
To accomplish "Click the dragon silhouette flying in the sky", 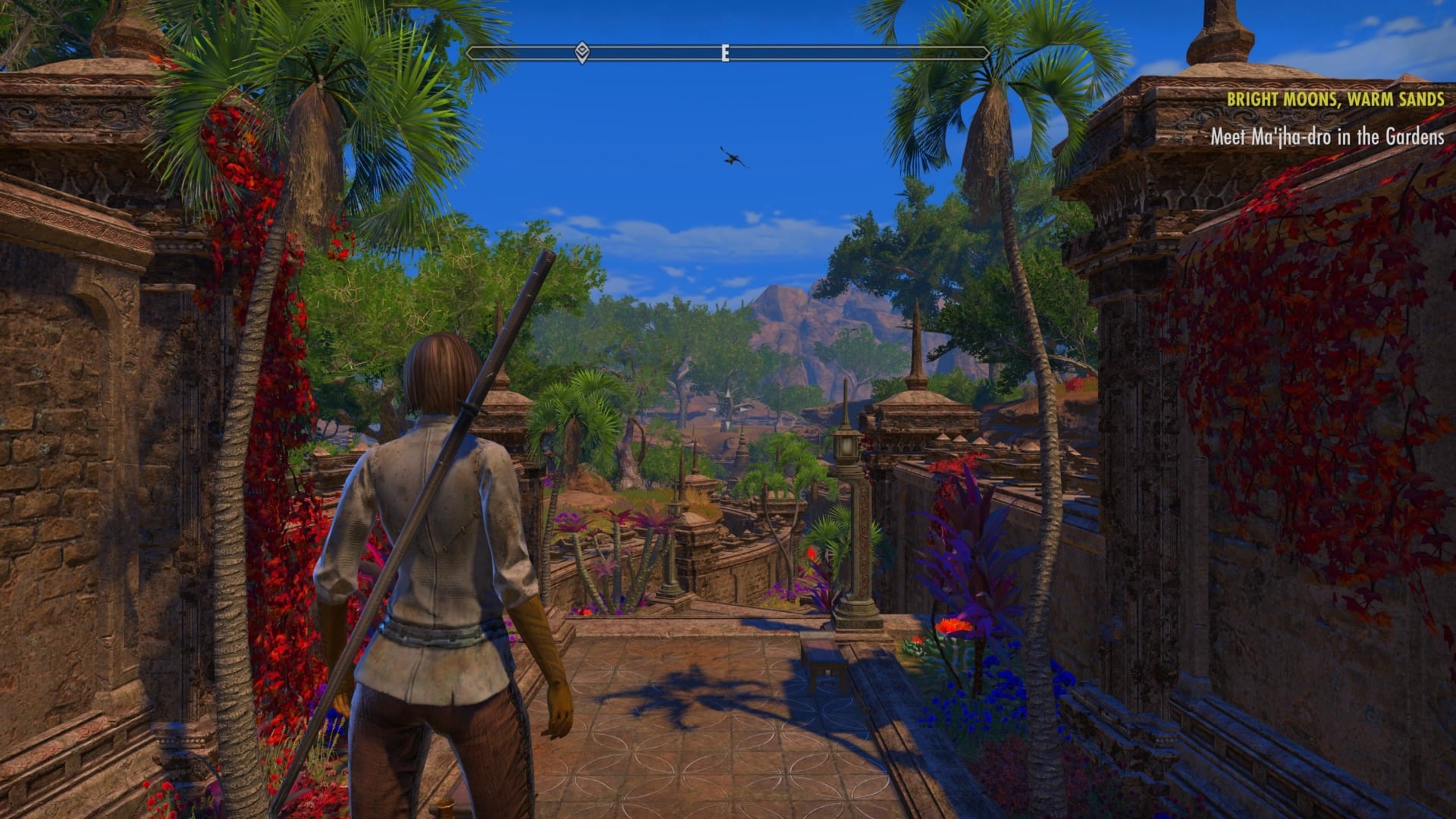I will coord(730,158).
